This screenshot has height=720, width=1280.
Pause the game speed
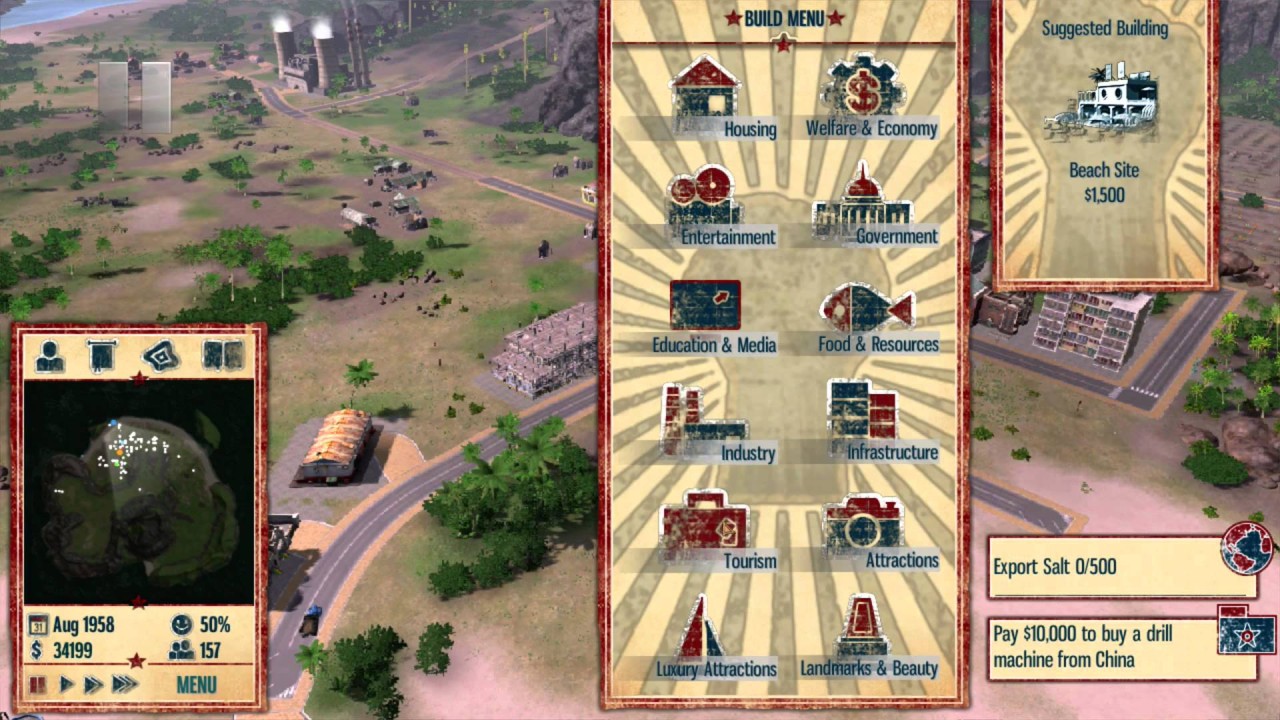(37, 685)
